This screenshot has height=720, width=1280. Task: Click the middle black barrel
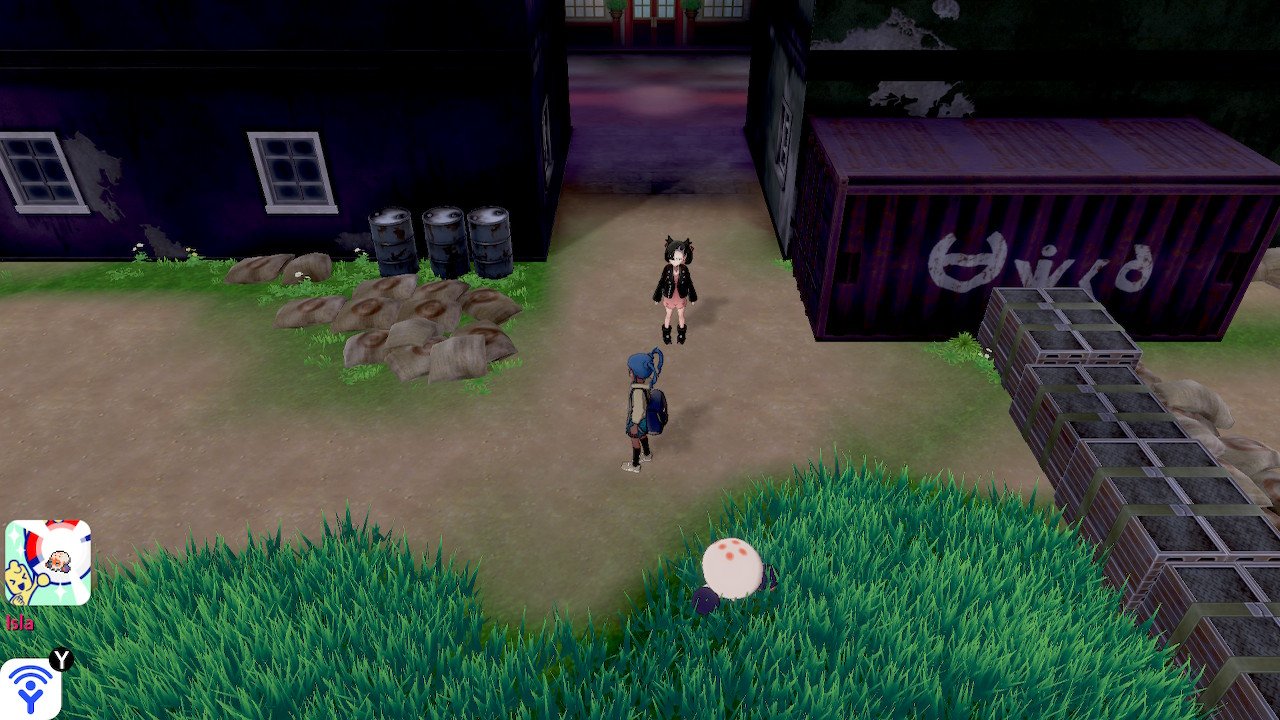pyautogui.click(x=443, y=240)
